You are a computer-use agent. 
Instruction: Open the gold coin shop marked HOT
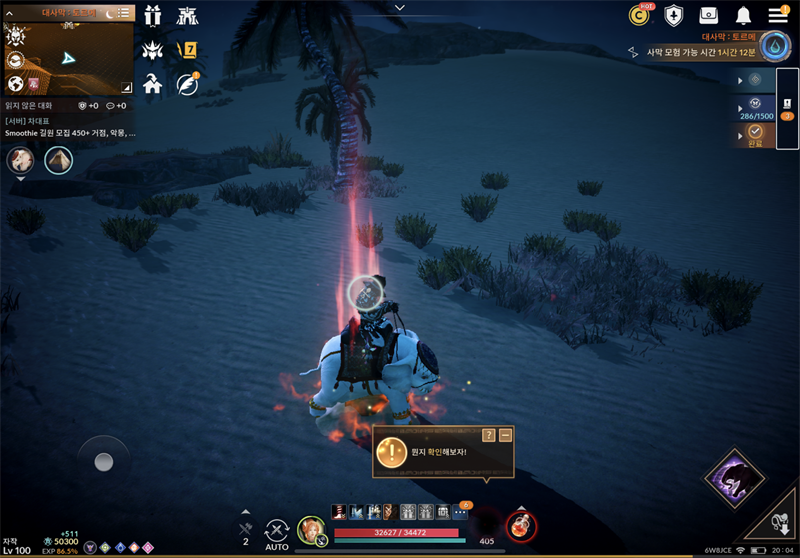click(639, 15)
